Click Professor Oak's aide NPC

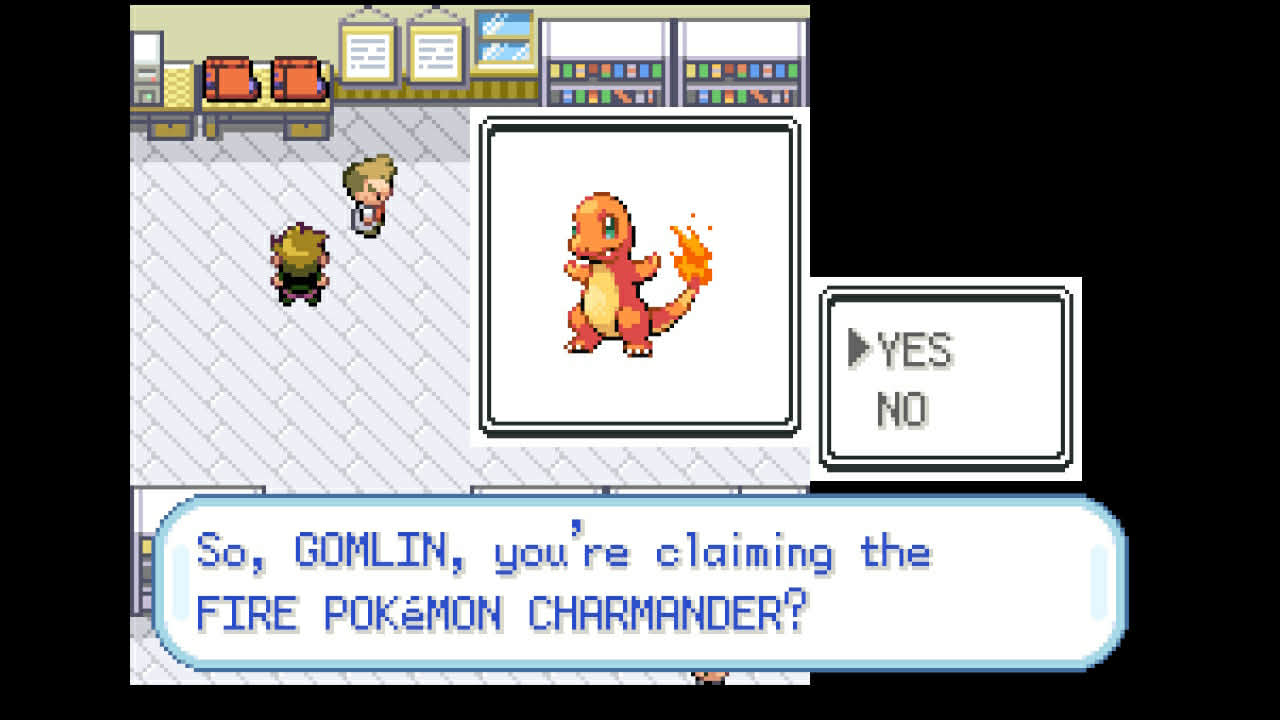[x=370, y=195]
